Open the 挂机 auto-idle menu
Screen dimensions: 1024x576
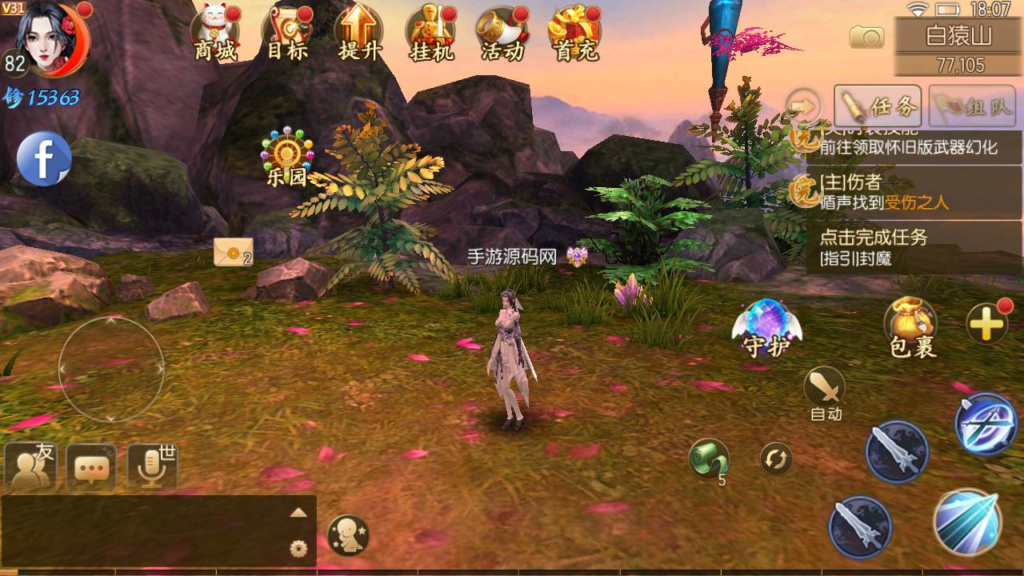(431, 32)
